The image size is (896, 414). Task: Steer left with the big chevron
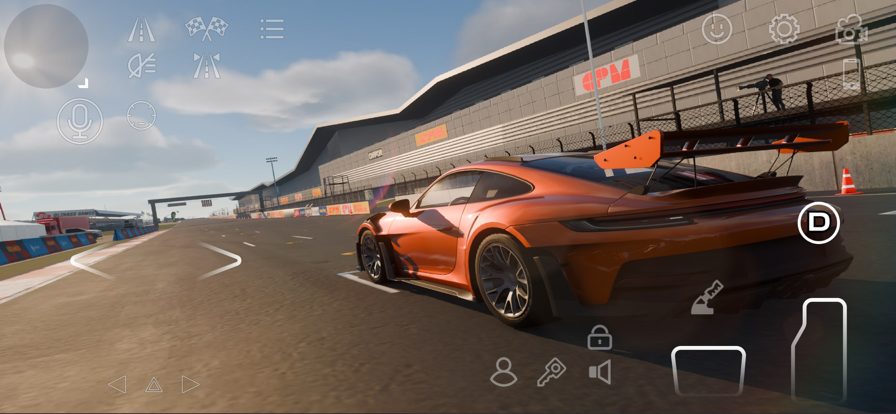pos(90,261)
